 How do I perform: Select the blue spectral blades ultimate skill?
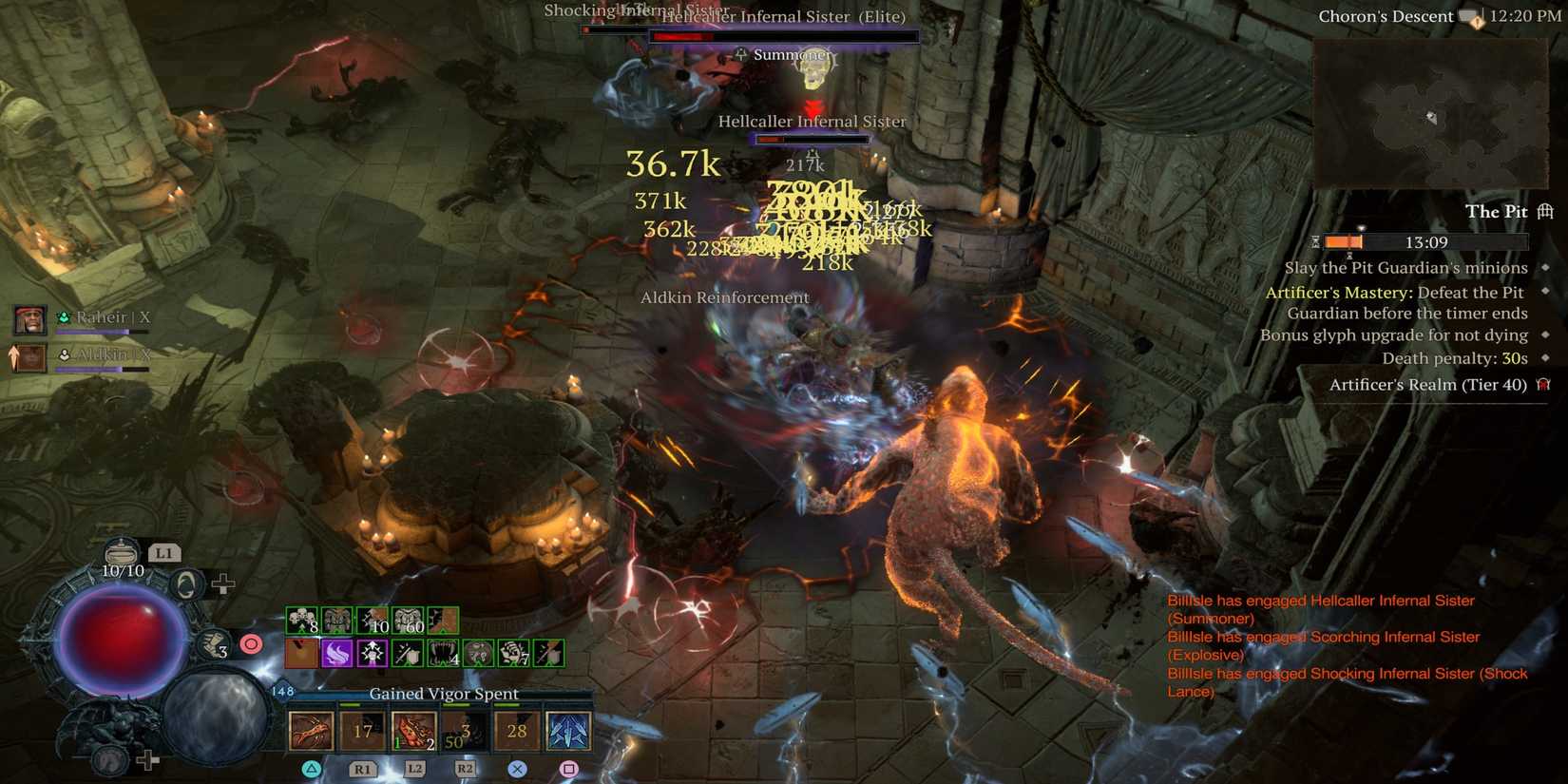click(568, 731)
